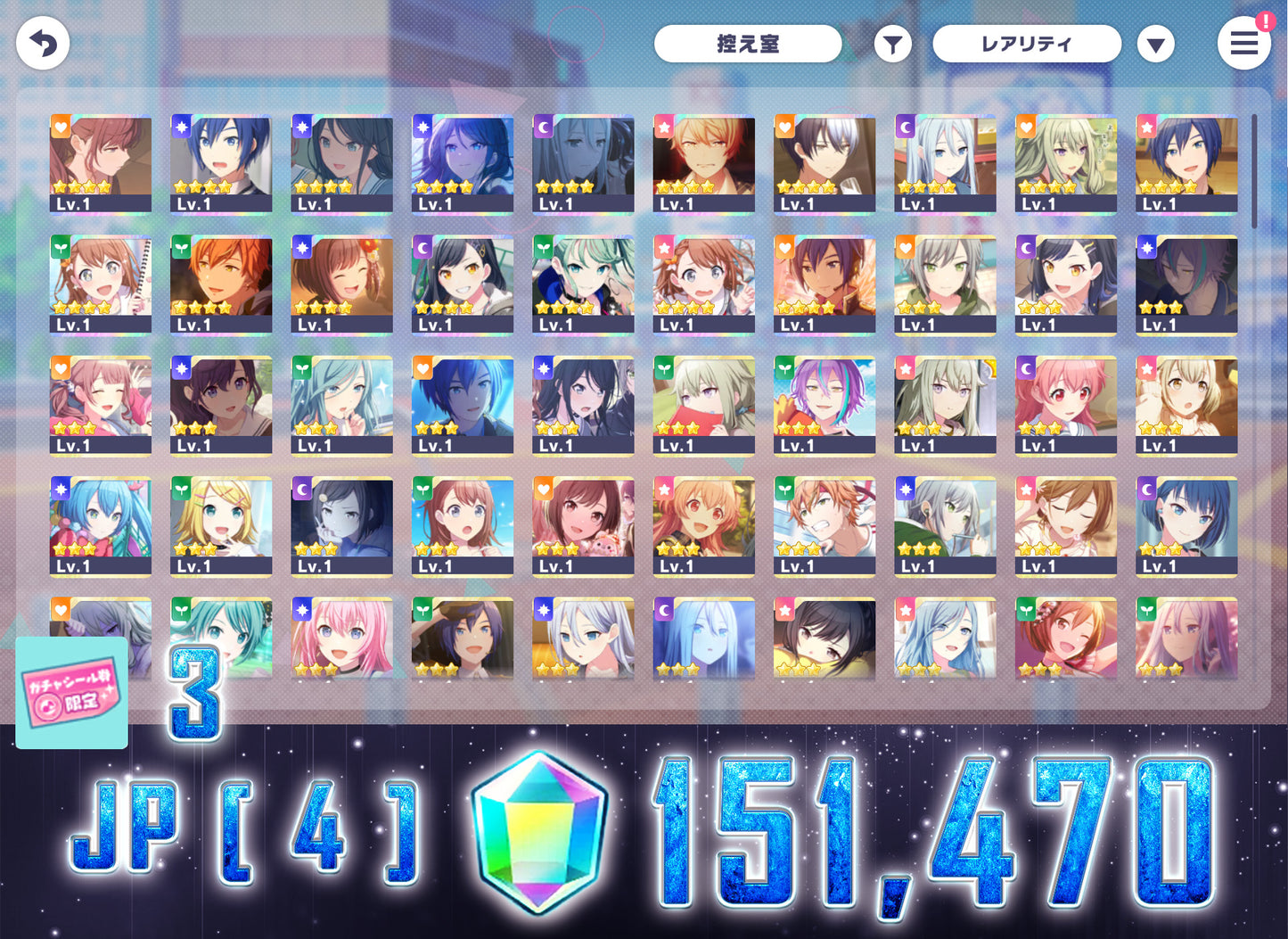The width and height of the screenshot is (1288, 939).
Task: Select the pink-haired card in bottom row
Action: (x=341, y=639)
